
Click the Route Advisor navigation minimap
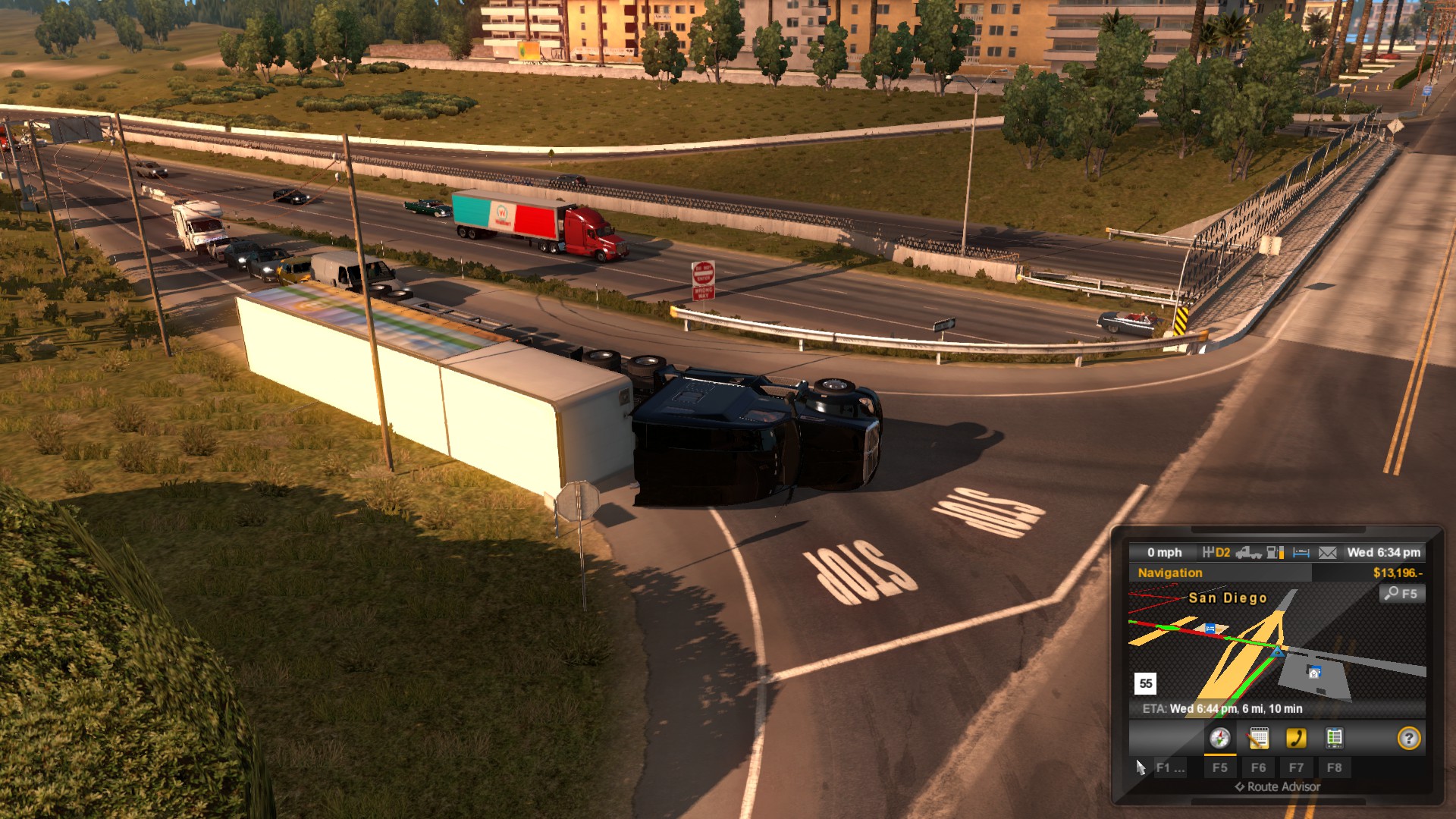(x=1276, y=648)
